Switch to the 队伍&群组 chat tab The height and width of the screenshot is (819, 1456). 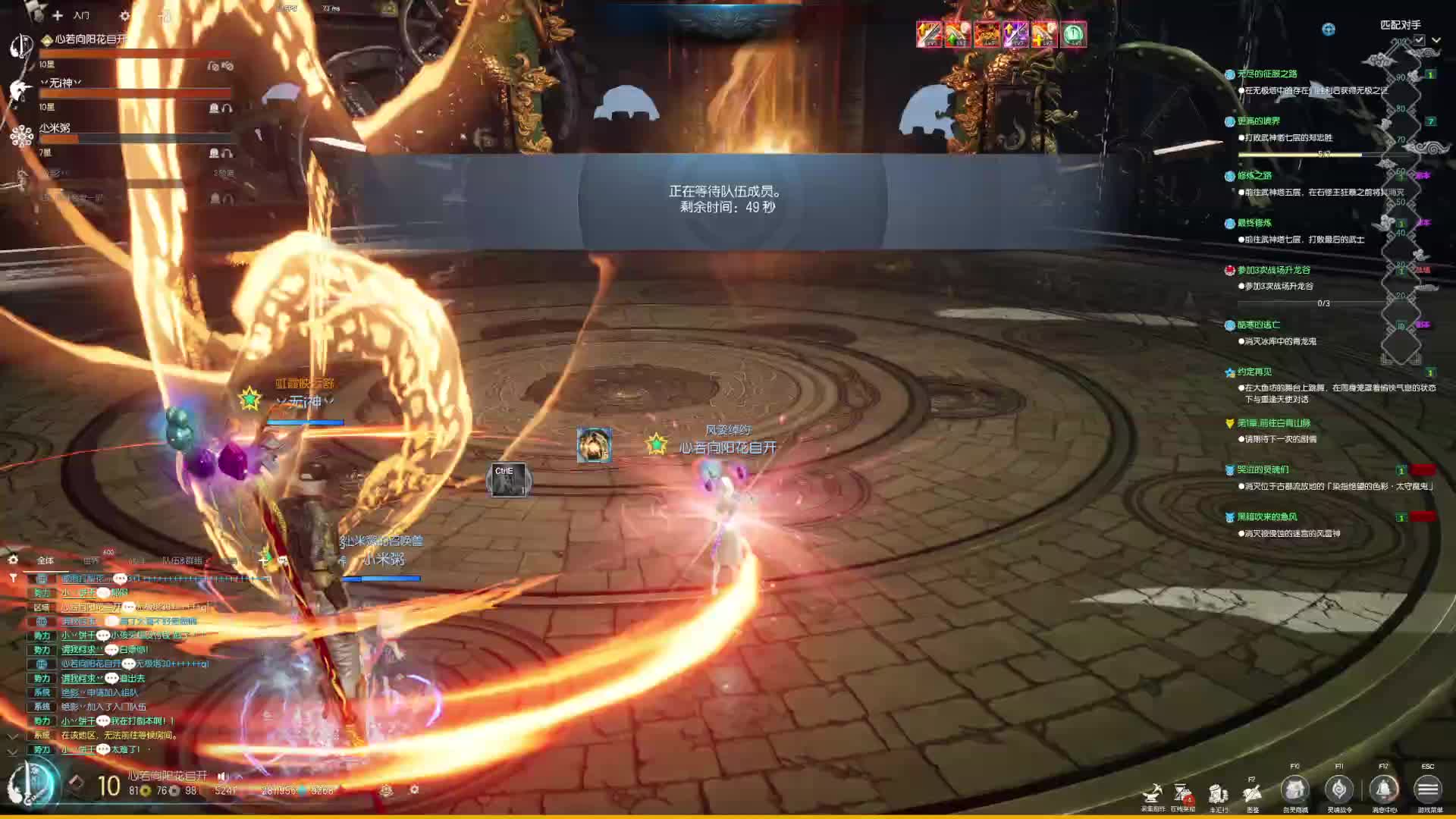pyautogui.click(x=182, y=560)
